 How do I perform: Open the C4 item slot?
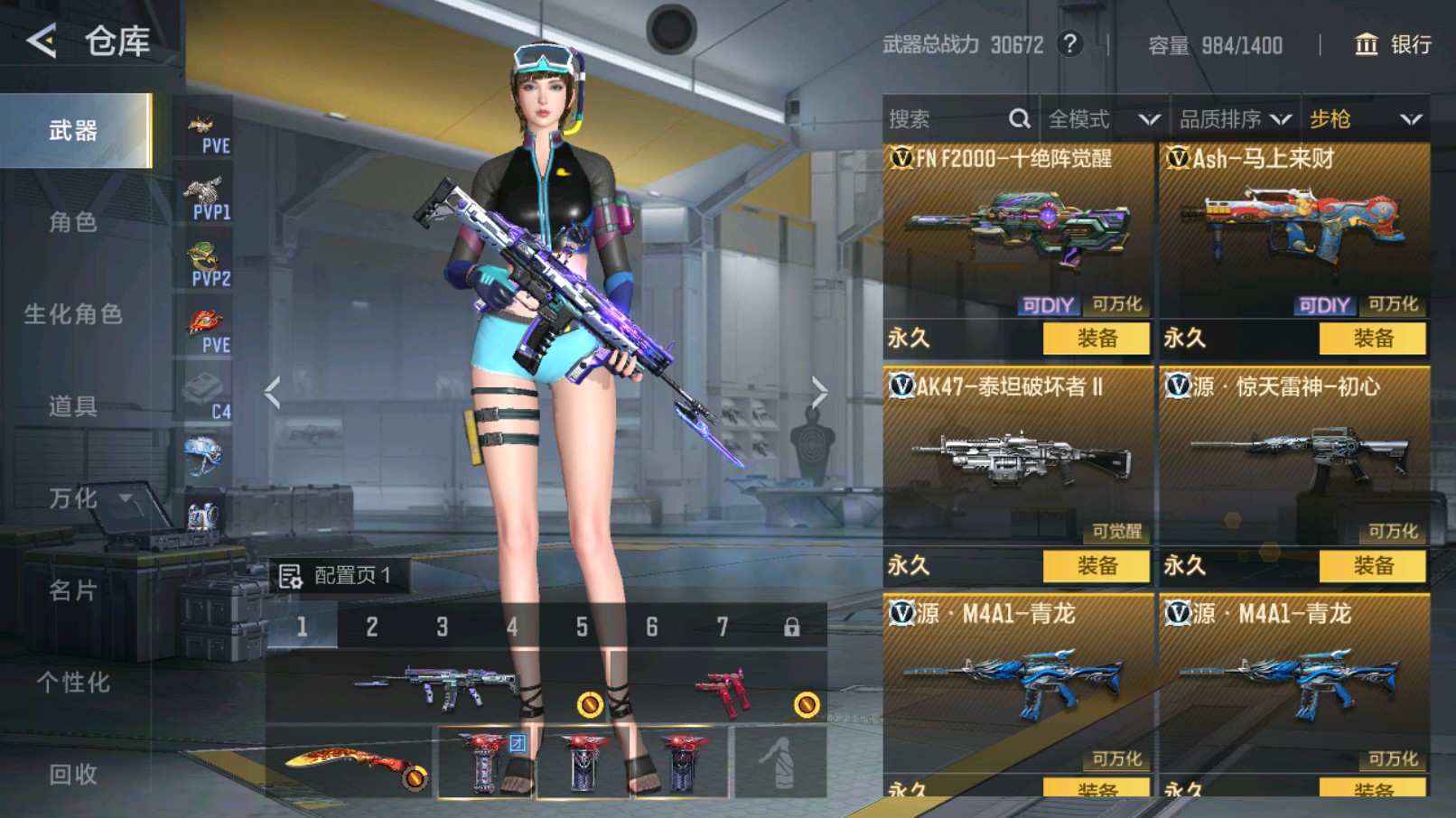tap(206, 388)
